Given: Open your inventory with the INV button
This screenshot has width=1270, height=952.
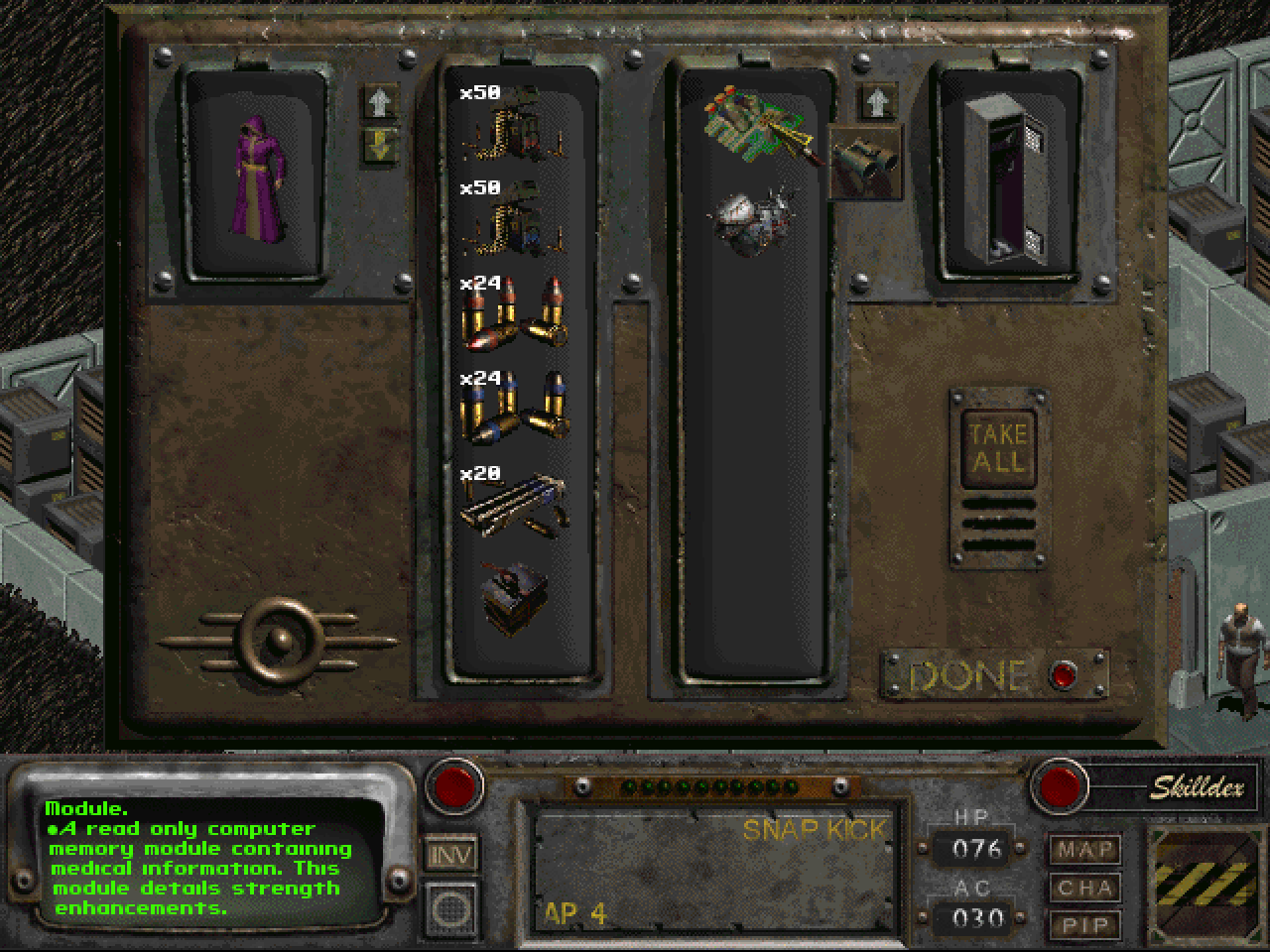Looking at the screenshot, I should point(452,855).
